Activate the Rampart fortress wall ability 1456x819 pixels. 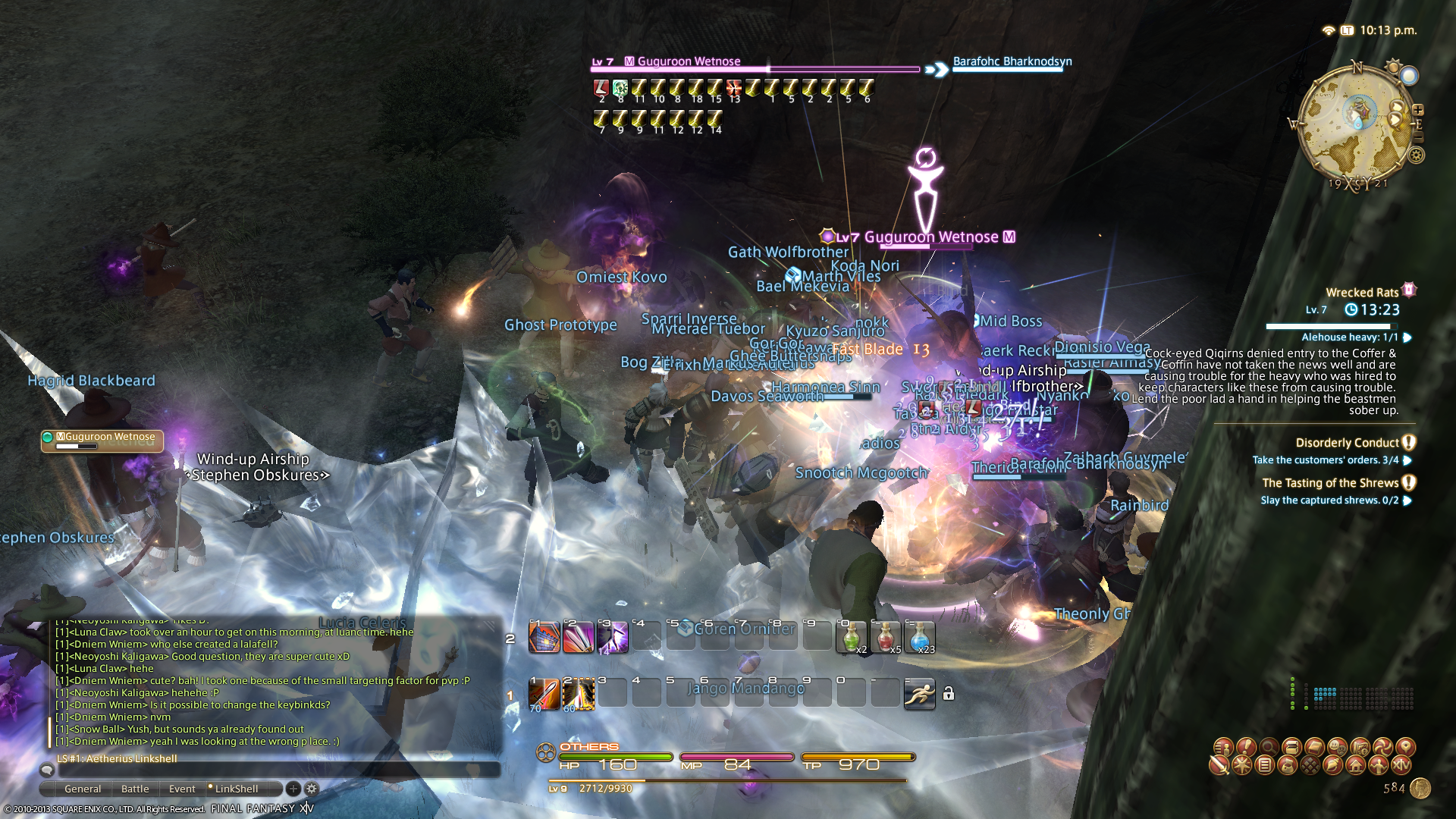(x=544, y=637)
